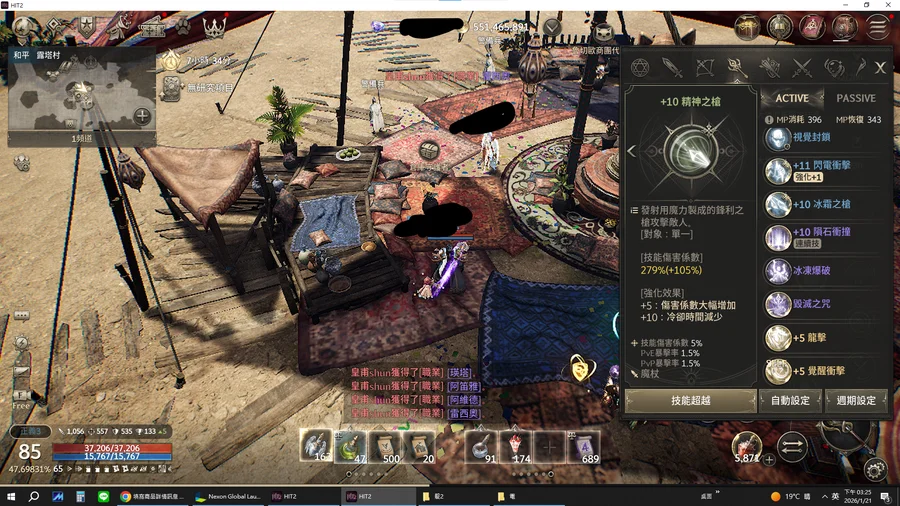
Task: Select the sword weapon class tab
Action: [x=671, y=68]
